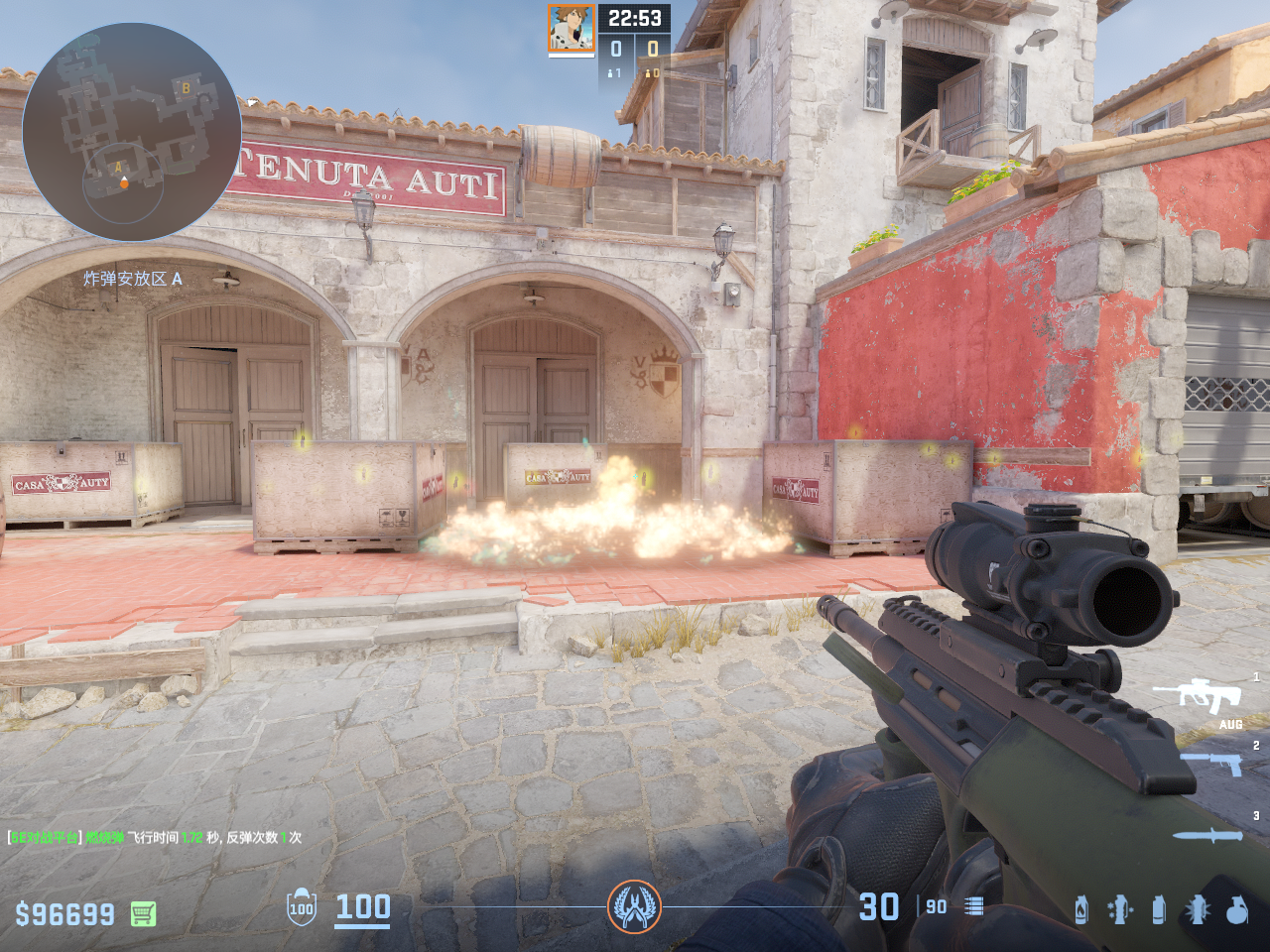Click the Counter-Terrorist team emblem
Viewport: 1270px width, 952px height.
634,906
